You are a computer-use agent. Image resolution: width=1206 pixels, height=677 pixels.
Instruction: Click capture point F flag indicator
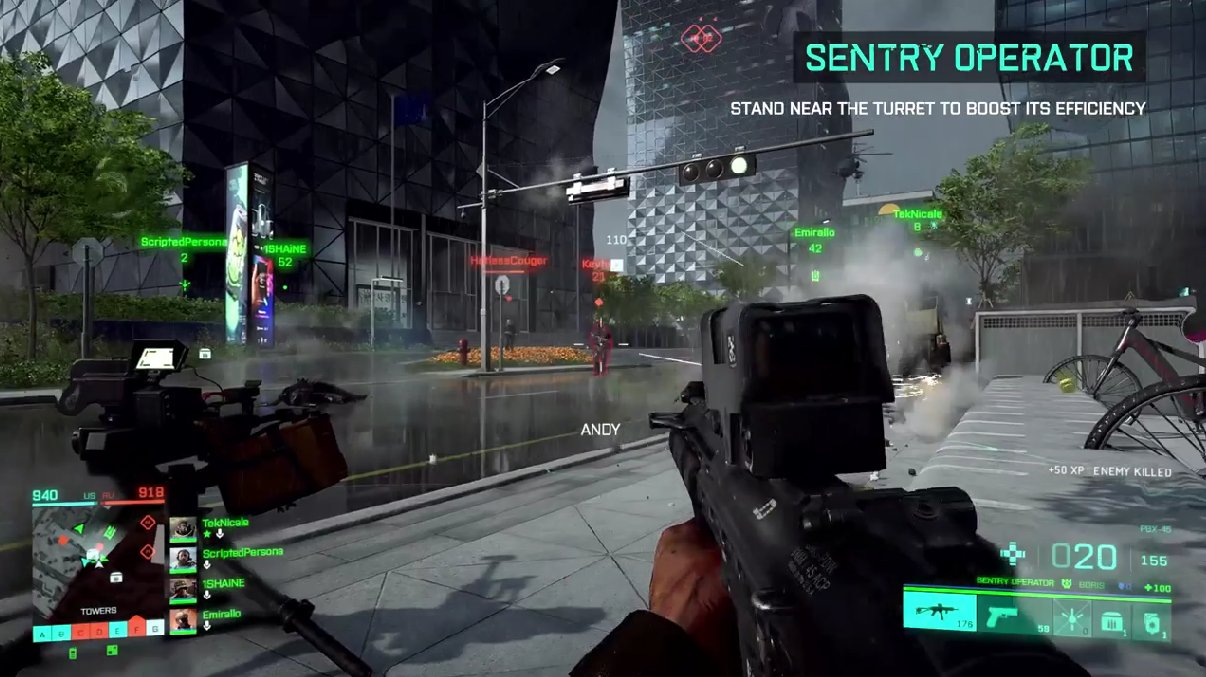(137, 630)
